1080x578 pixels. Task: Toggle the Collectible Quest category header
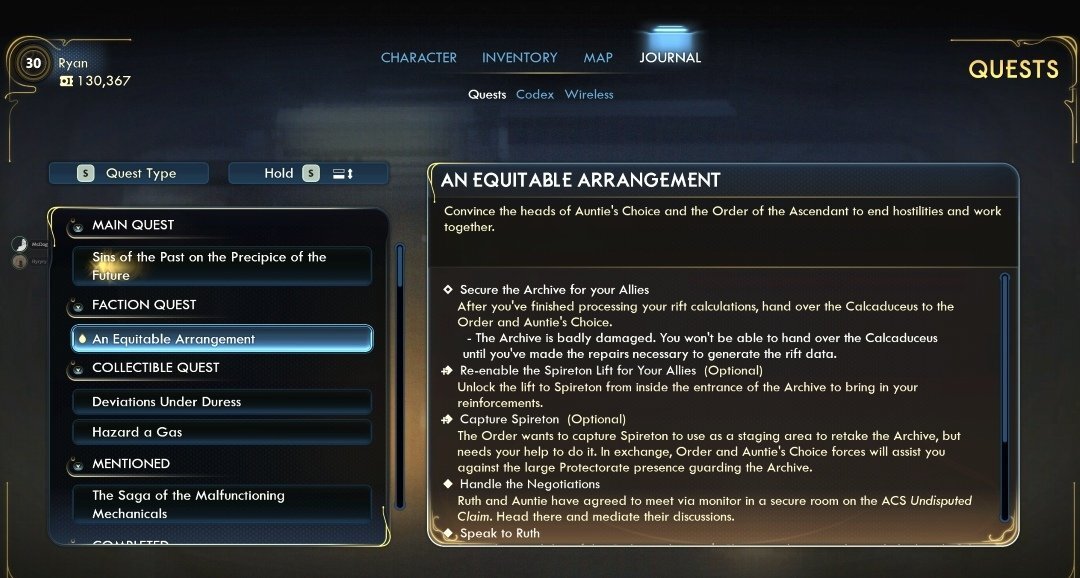(x=155, y=368)
